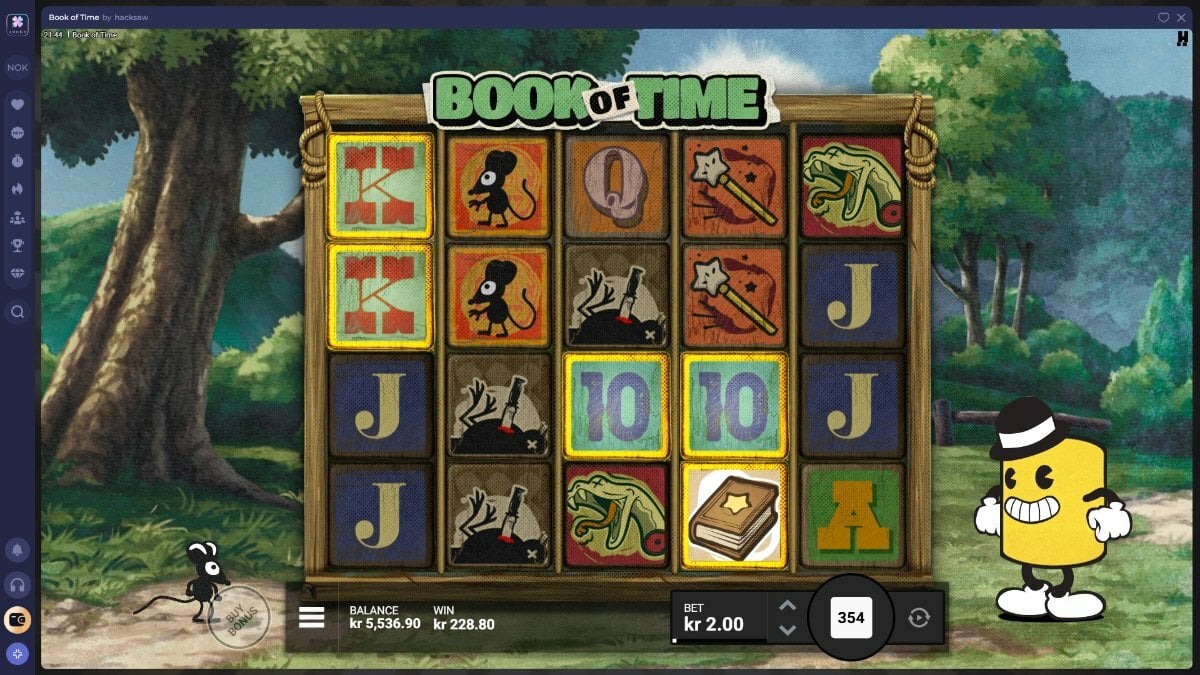Screen dimensions: 1200x675
Task: Close the game window
Action: click(x=1181, y=18)
